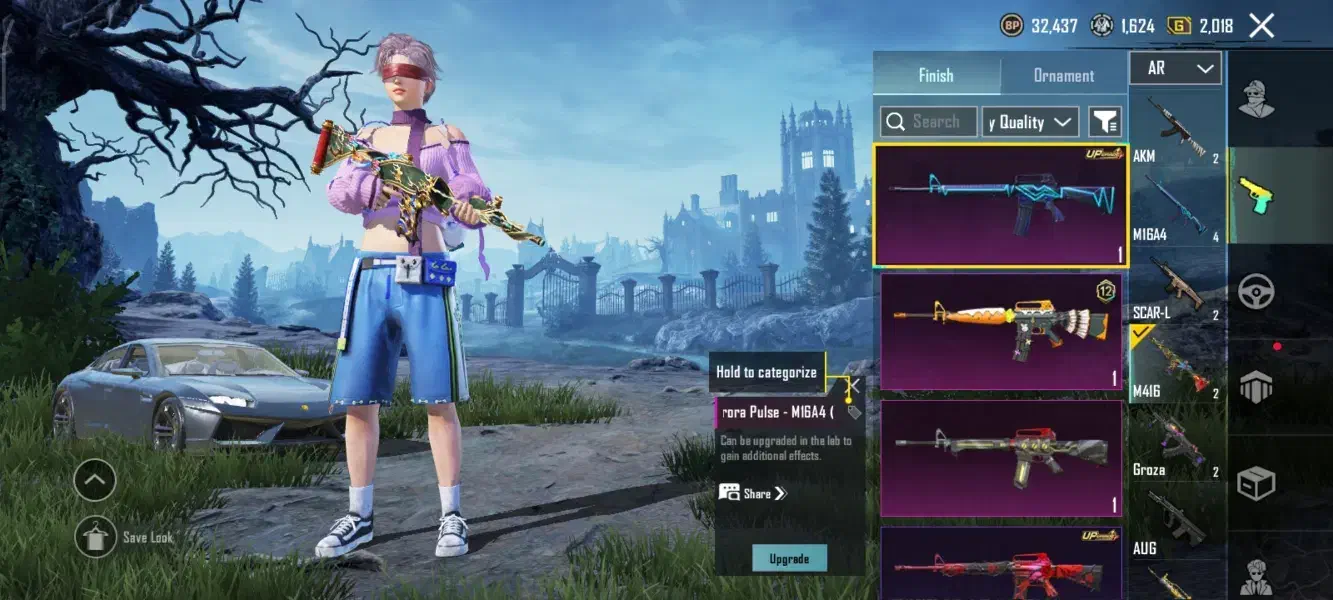Save the current look

(x=95, y=537)
